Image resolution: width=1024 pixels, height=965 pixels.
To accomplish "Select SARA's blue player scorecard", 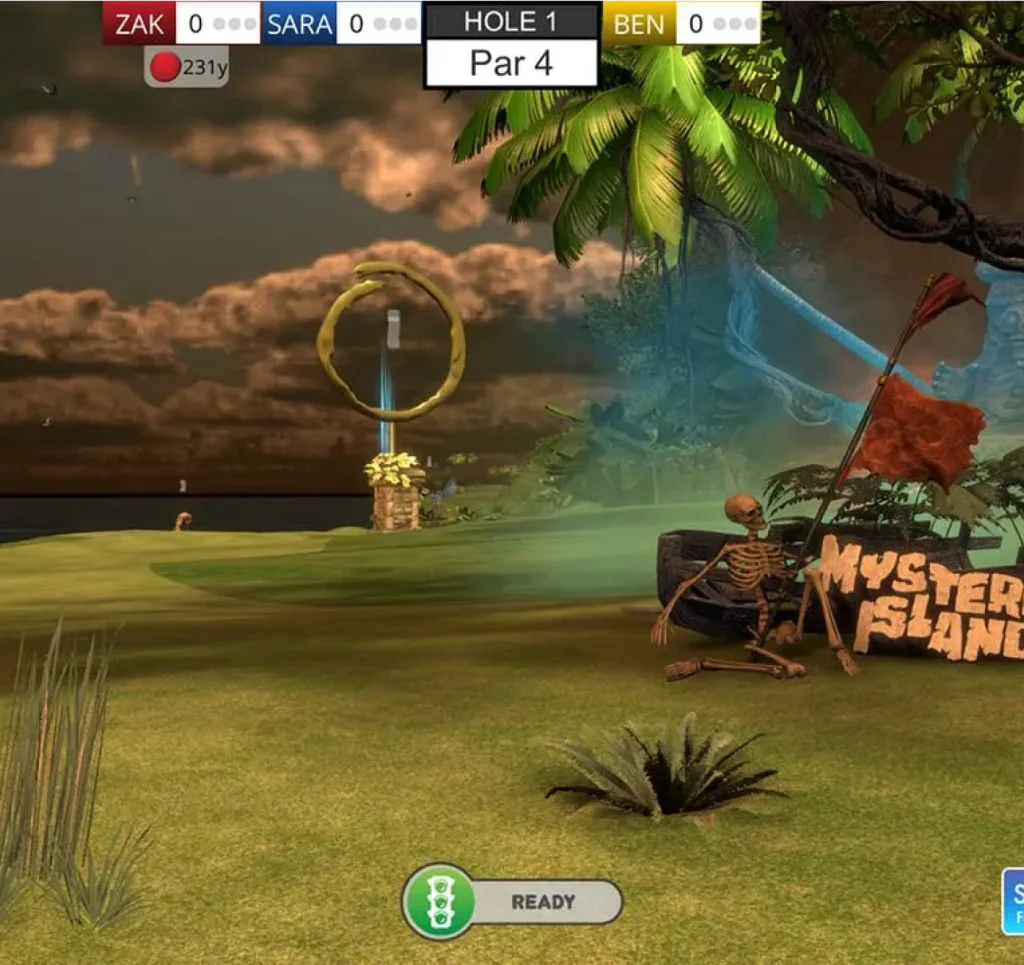I will [x=343, y=23].
